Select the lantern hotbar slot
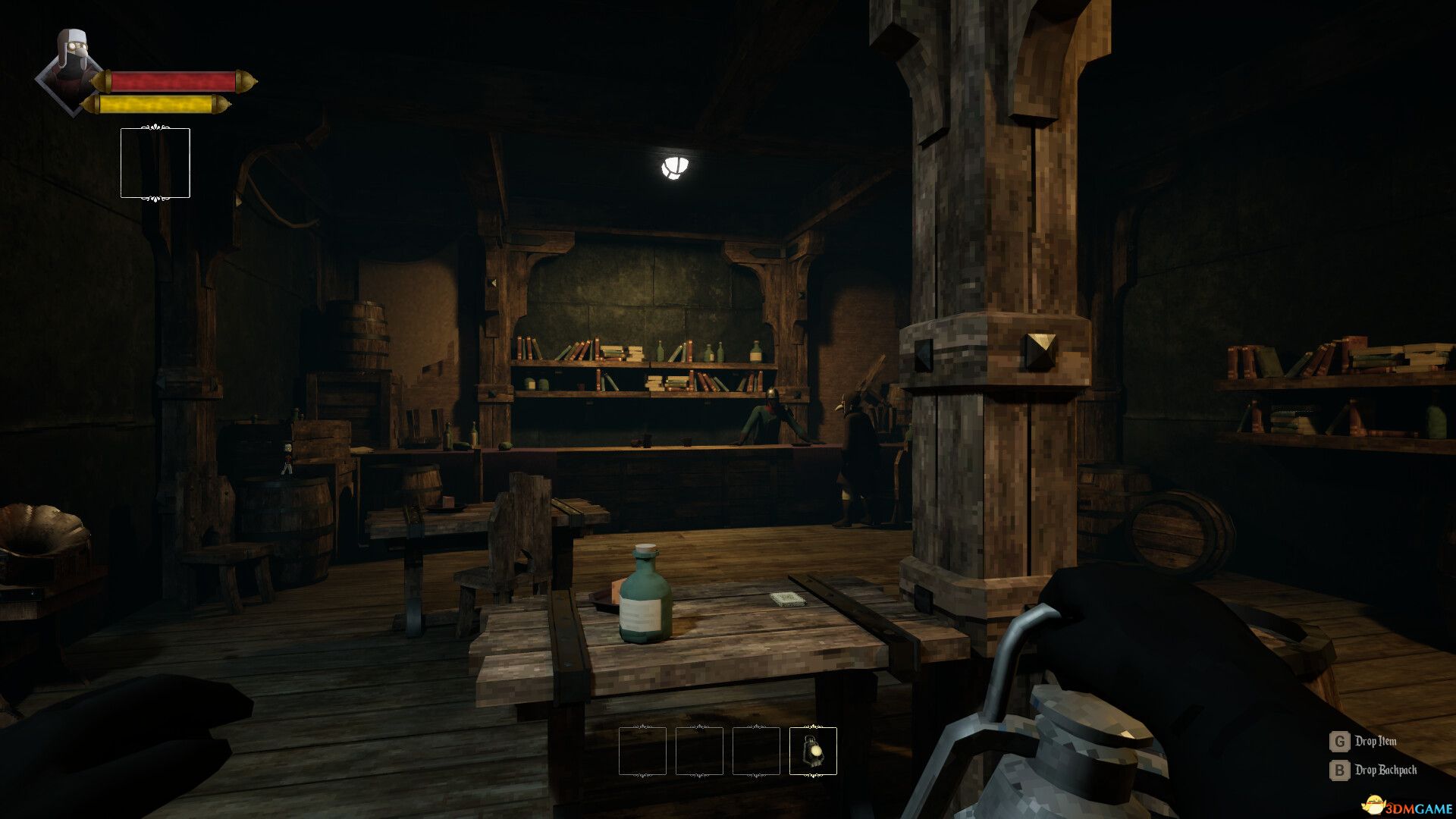 [x=813, y=751]
